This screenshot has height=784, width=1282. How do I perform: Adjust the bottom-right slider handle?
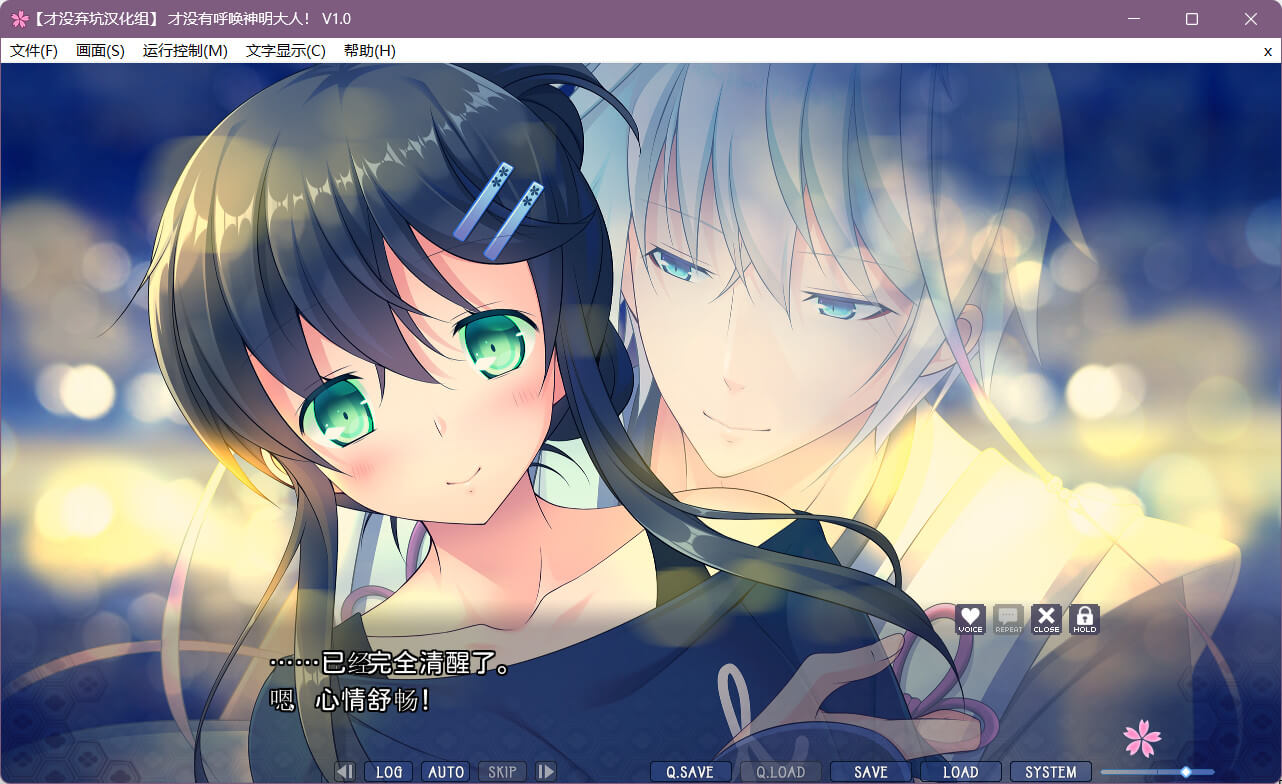1185,772
